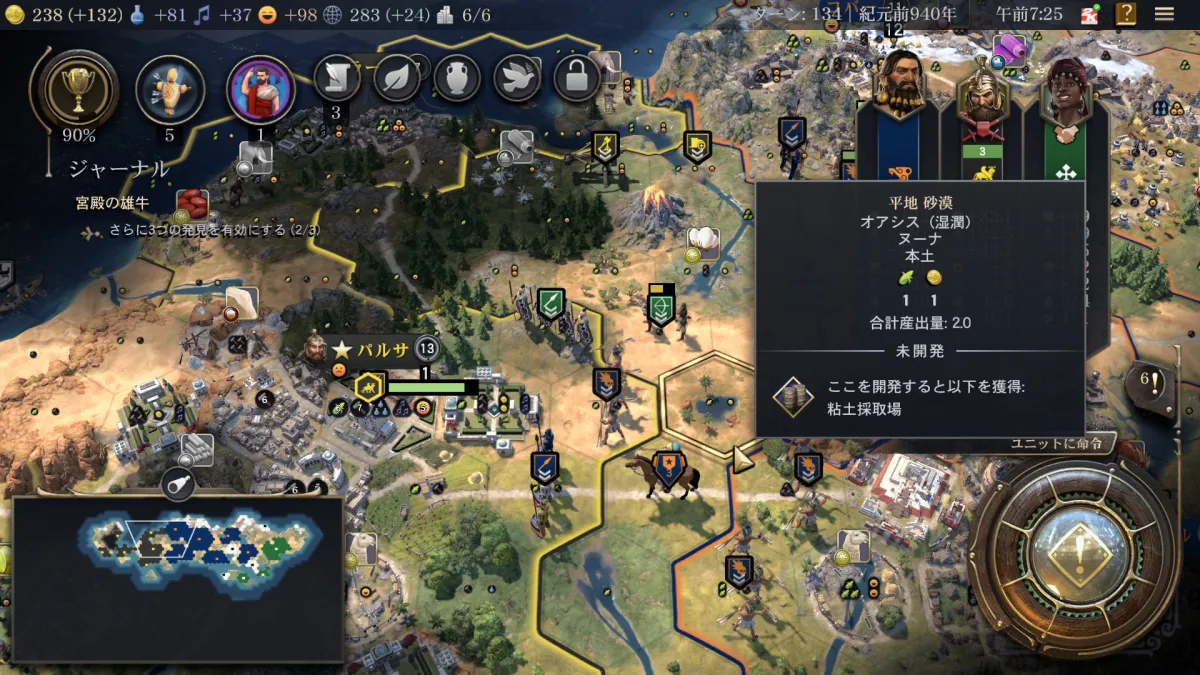Open the civics panel with the orator portrait
1200x675 pixels.
pyautogui.click(x=261, y=89)
